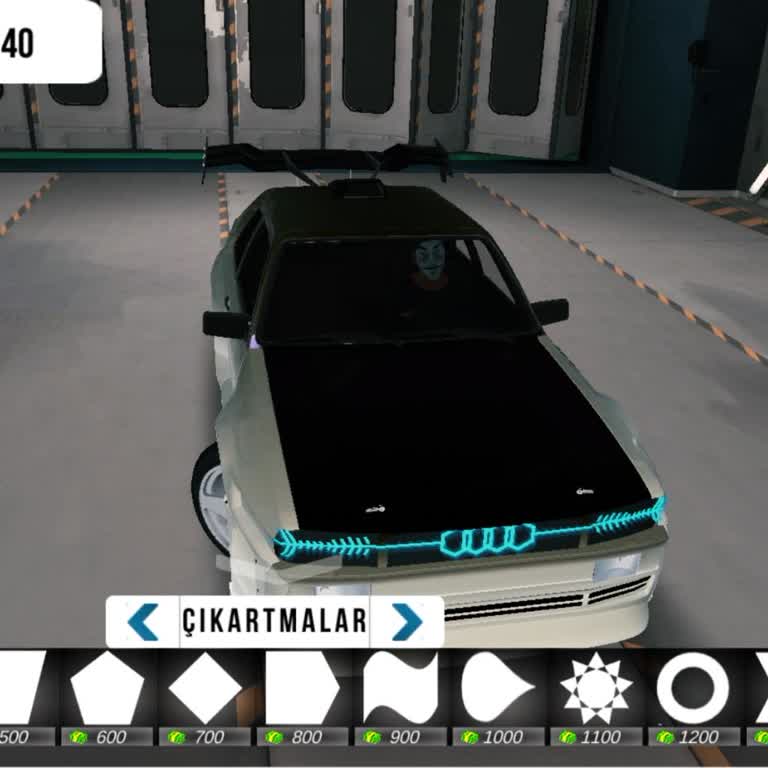Pick the starburst decal priced 1100
This screenshot has height=768, width=768.
[596, 690]
